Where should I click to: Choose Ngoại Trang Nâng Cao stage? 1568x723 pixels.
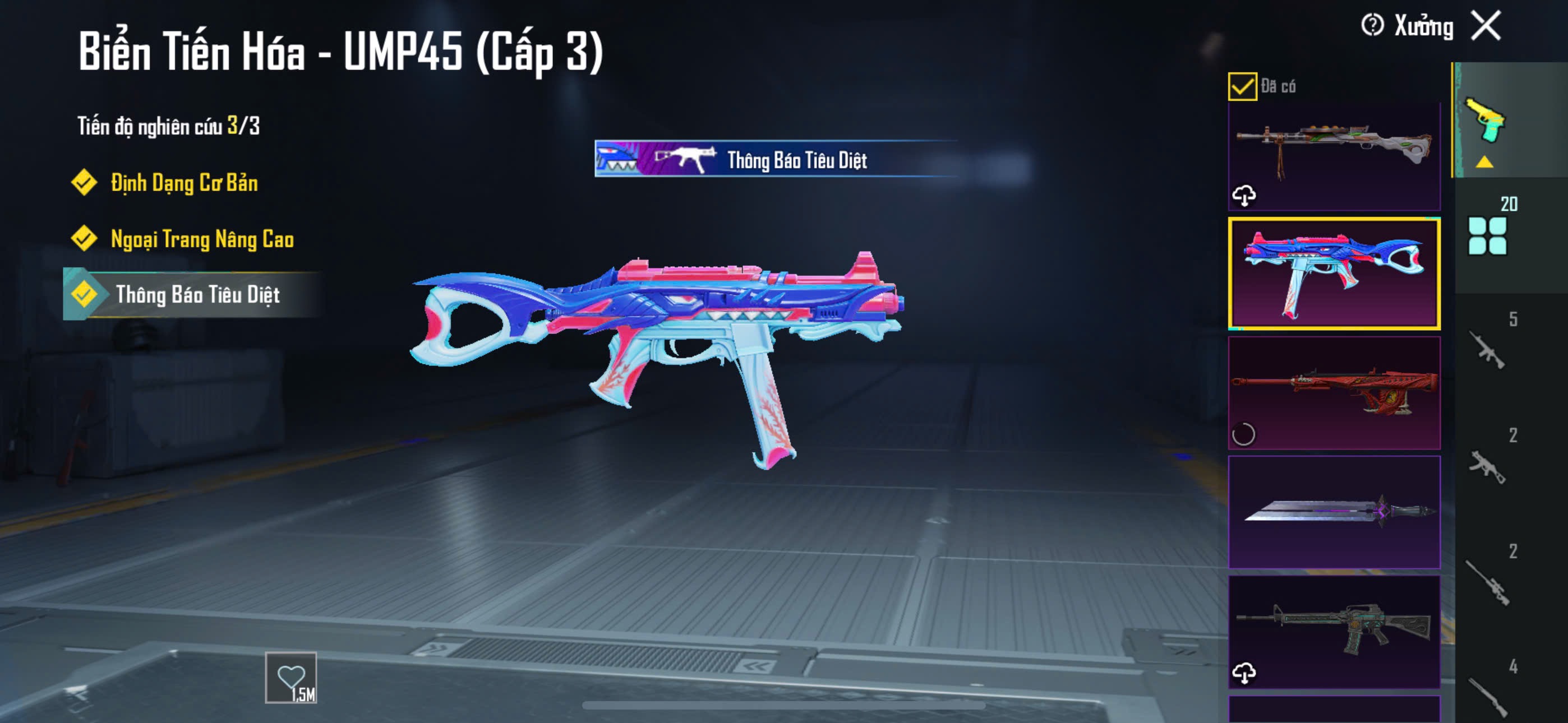(x=201, y=239)
